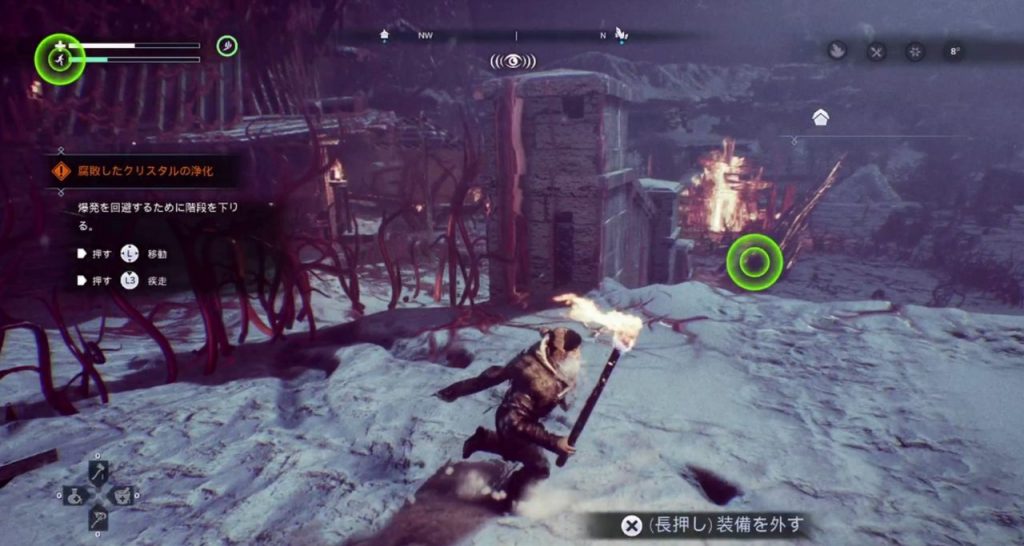
Task: Click the small green buff icon
Action: click(x=227, y=45)
